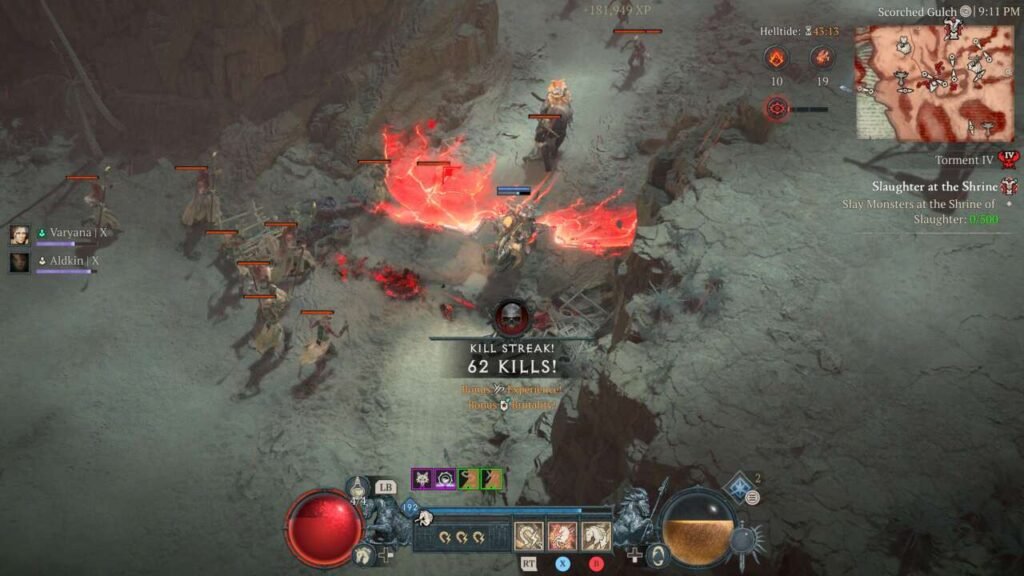The width and height of the screenshot is (1024, 576).
Task: Click the mount horse icon by health globe
Action: 362,553
